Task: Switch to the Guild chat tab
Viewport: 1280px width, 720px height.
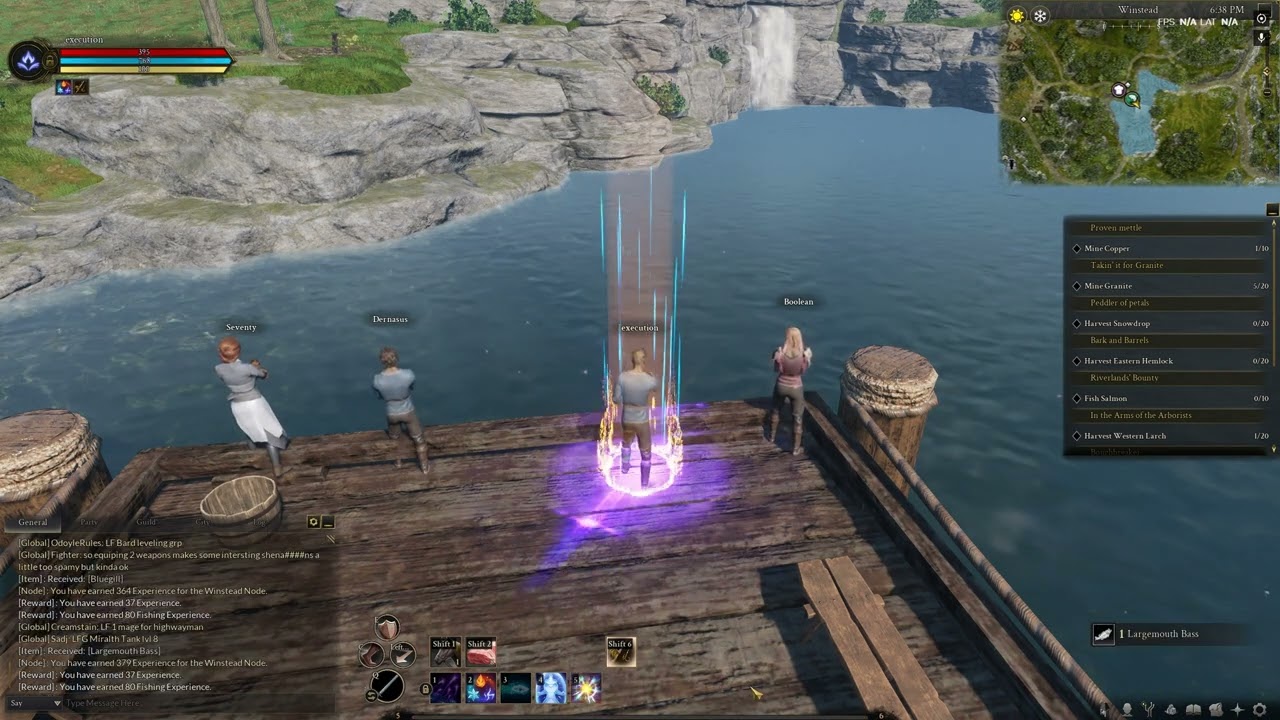Action: click(x=147, y=521)
